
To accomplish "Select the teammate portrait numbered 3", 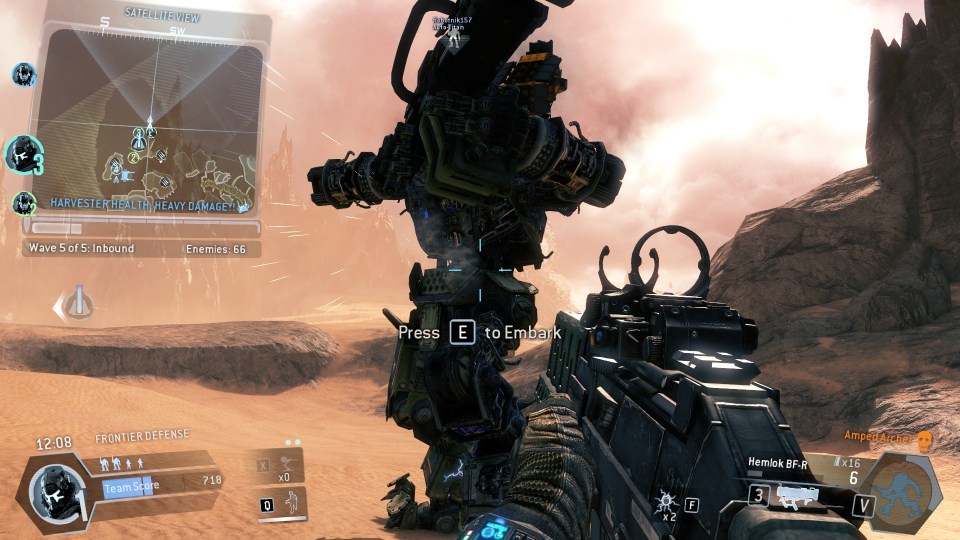I will point(23,155).
